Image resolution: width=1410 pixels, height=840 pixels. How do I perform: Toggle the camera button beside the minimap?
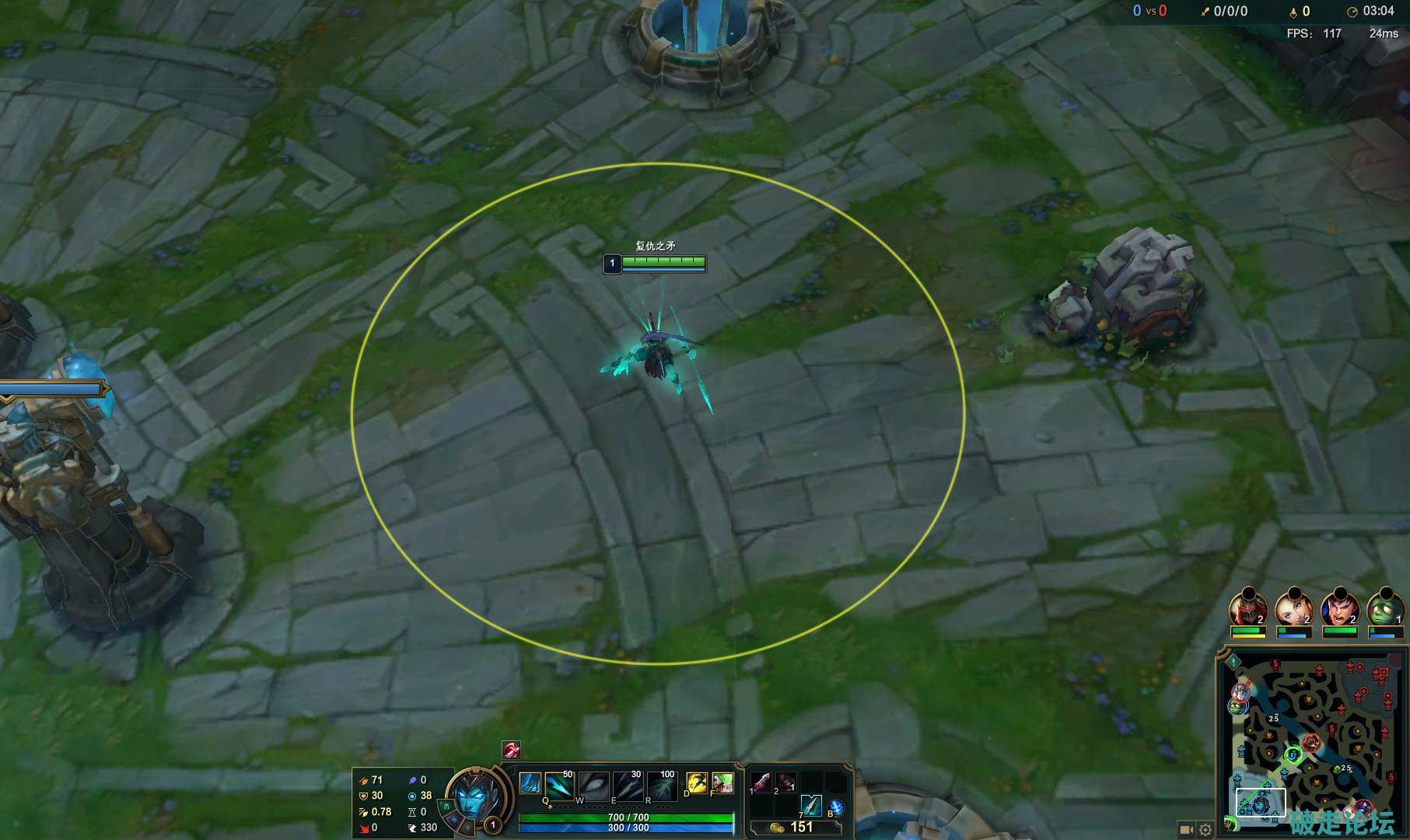click(x=1186, y=829)
